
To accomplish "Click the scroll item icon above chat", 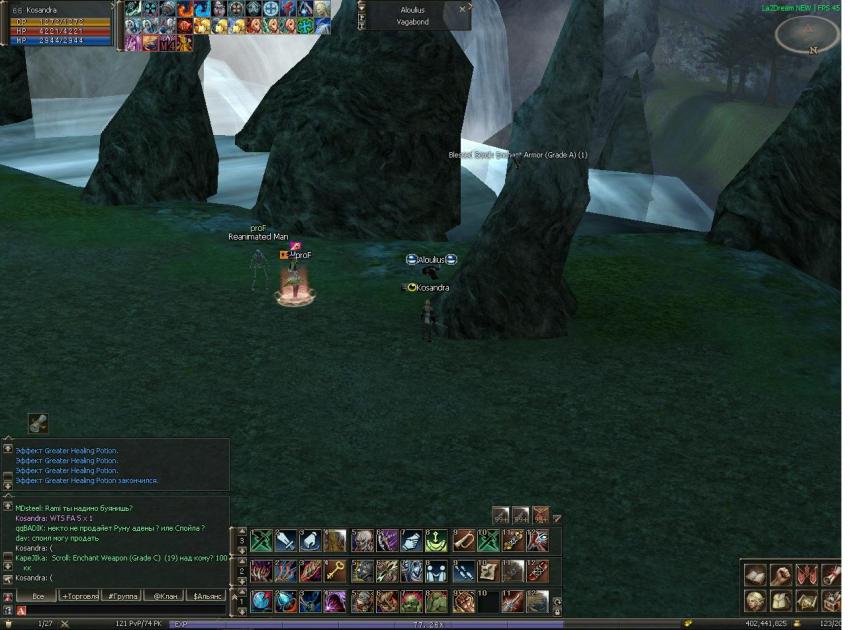I will [x=38, y=424].
